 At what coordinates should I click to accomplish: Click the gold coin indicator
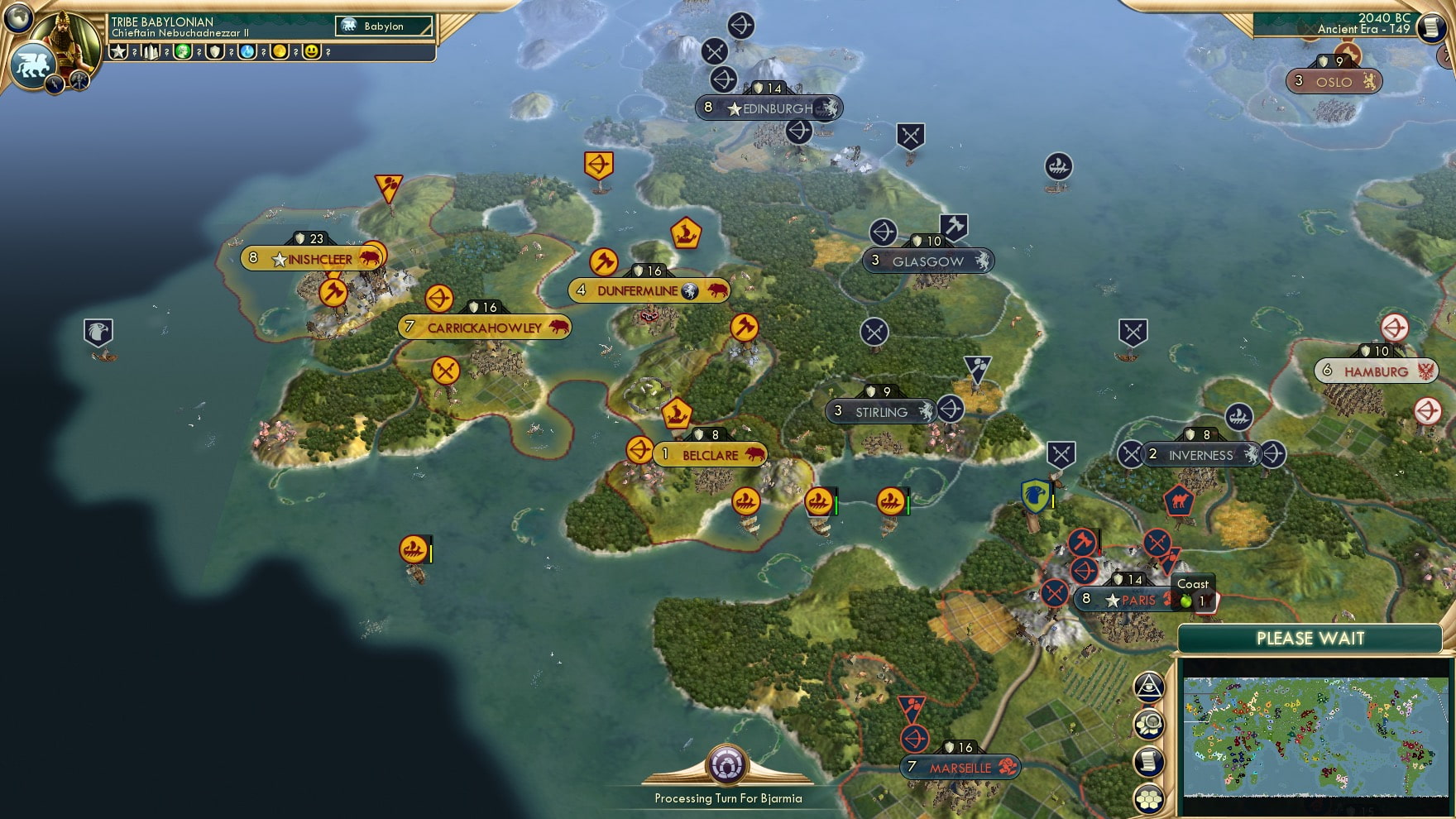tap(278, 53)
